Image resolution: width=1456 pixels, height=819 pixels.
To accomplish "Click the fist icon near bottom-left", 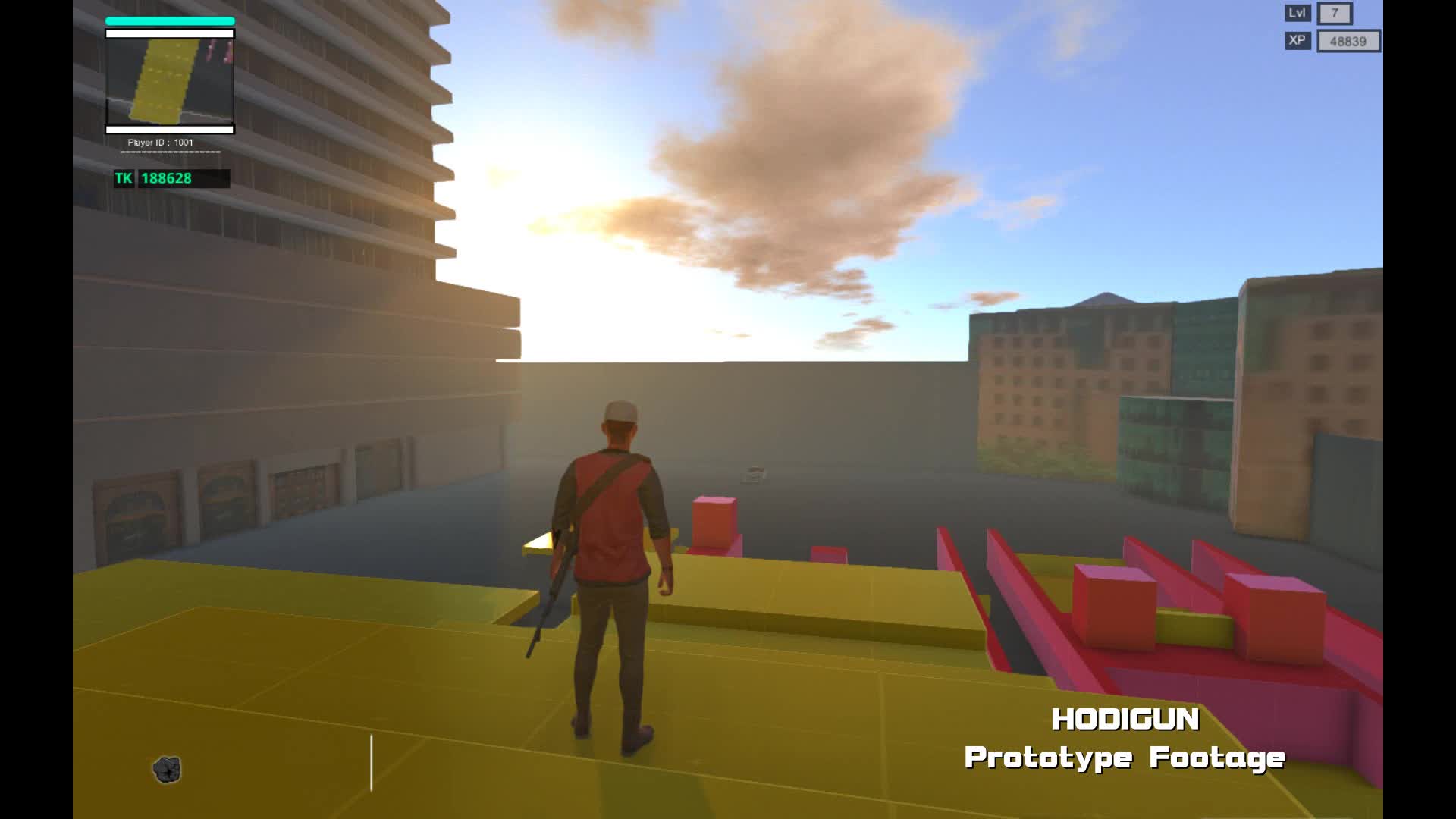I will point(168,769).
